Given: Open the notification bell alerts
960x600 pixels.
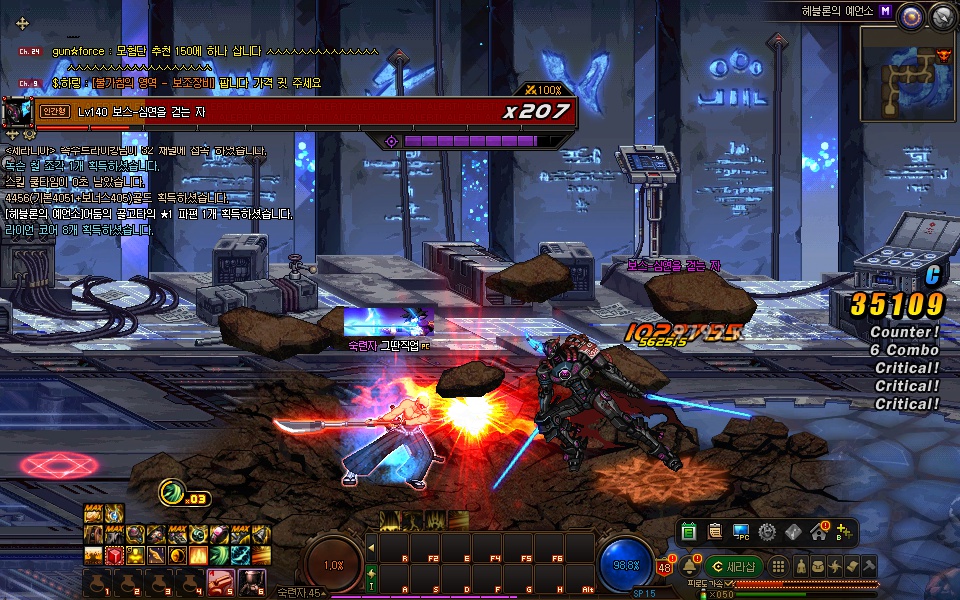Looking at the screenshot, I should pos(689,567).
